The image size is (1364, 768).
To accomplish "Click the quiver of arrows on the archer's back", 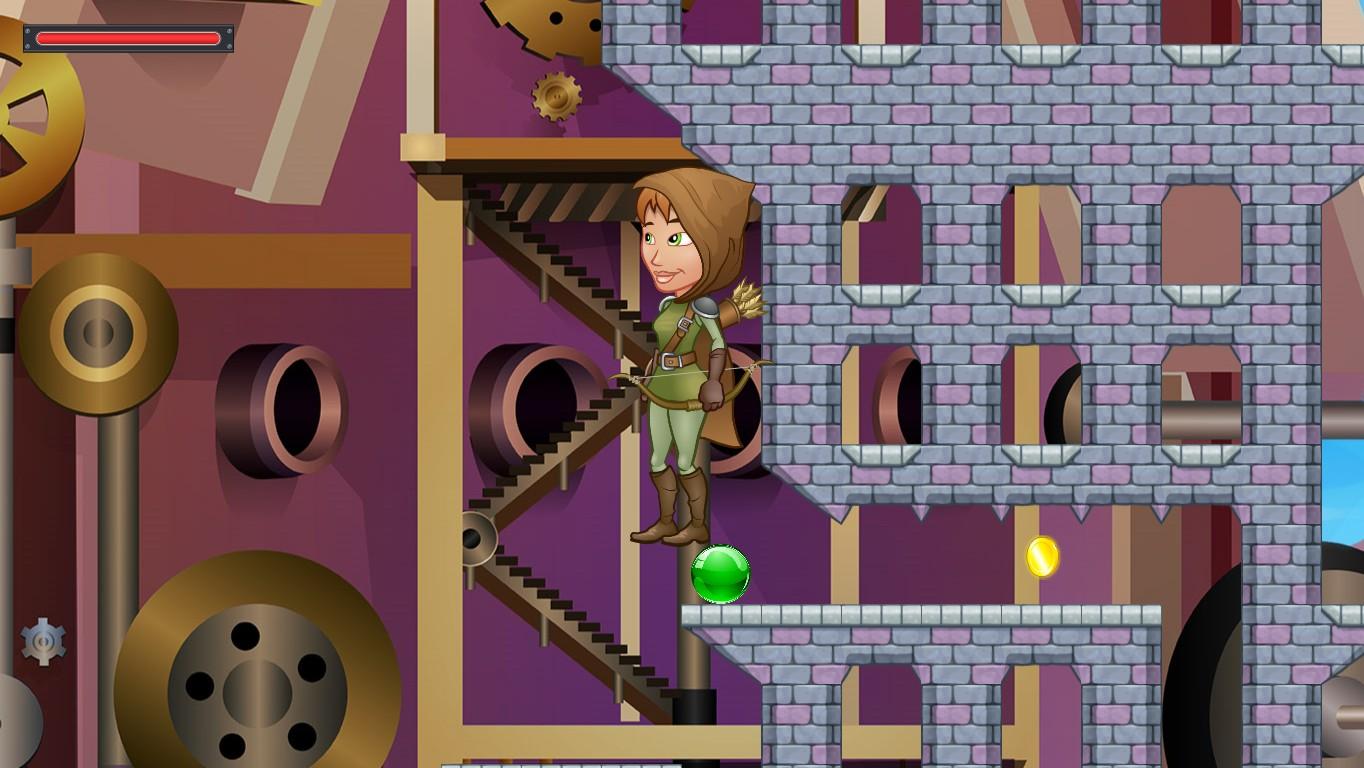I will click(745, 300).
